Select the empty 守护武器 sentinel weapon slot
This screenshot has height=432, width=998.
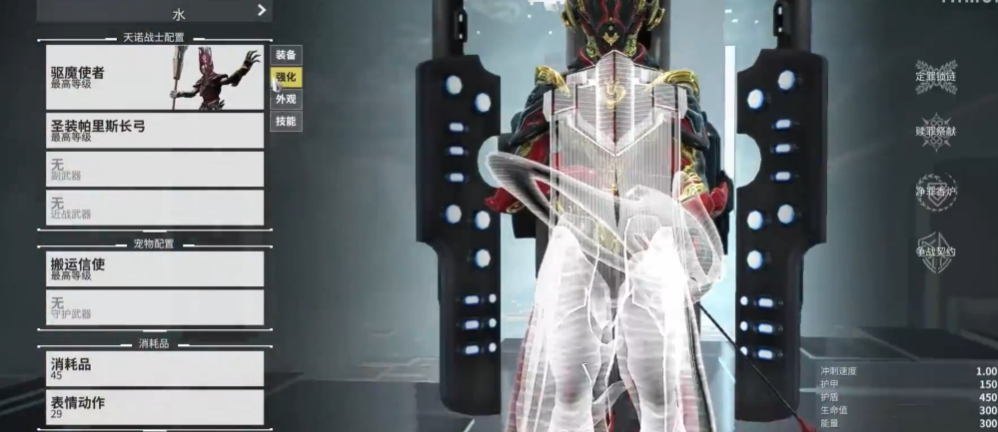(x=152, y=307)
